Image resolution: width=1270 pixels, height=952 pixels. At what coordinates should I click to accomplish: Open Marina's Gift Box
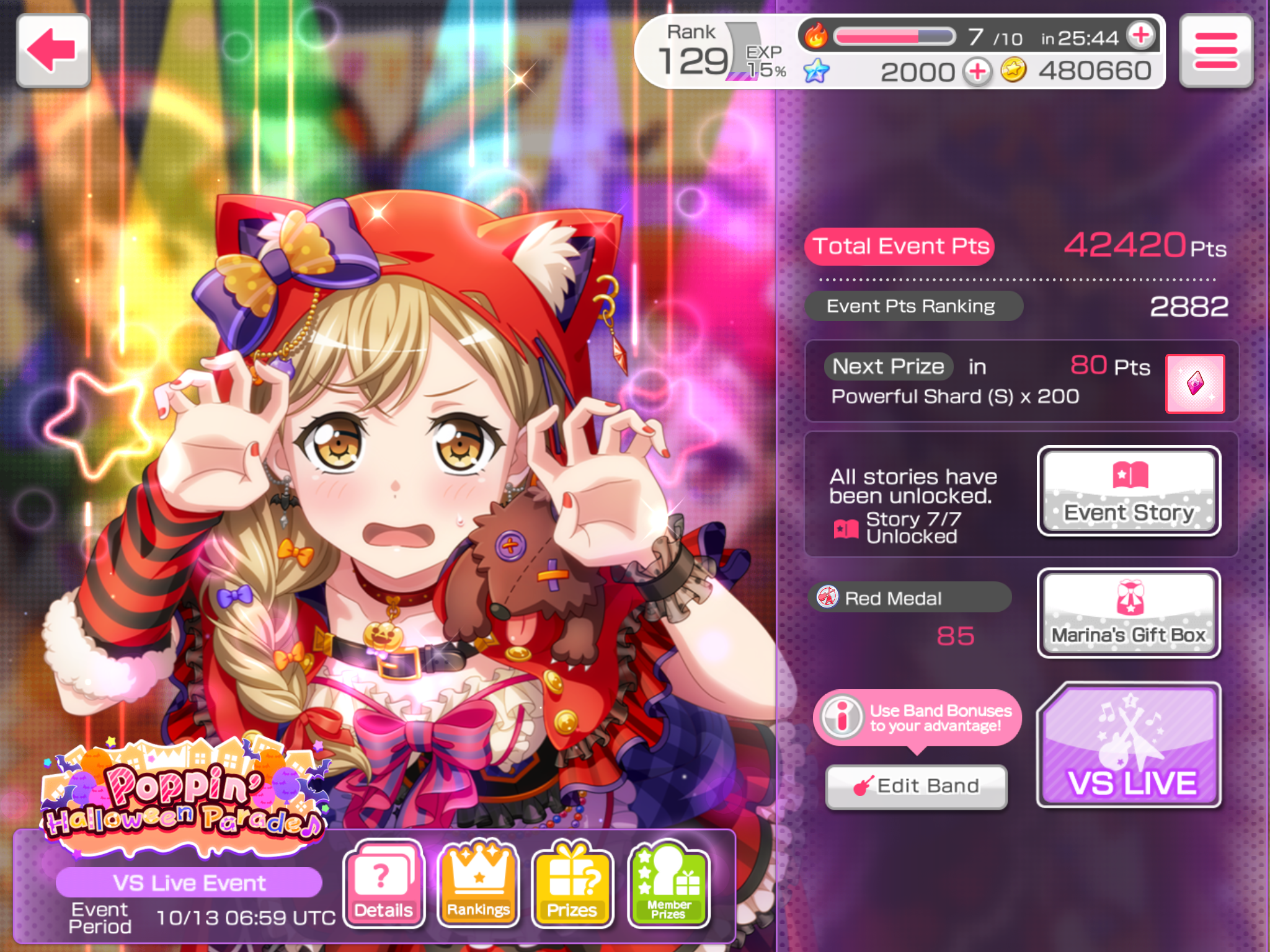point(1129,613)
